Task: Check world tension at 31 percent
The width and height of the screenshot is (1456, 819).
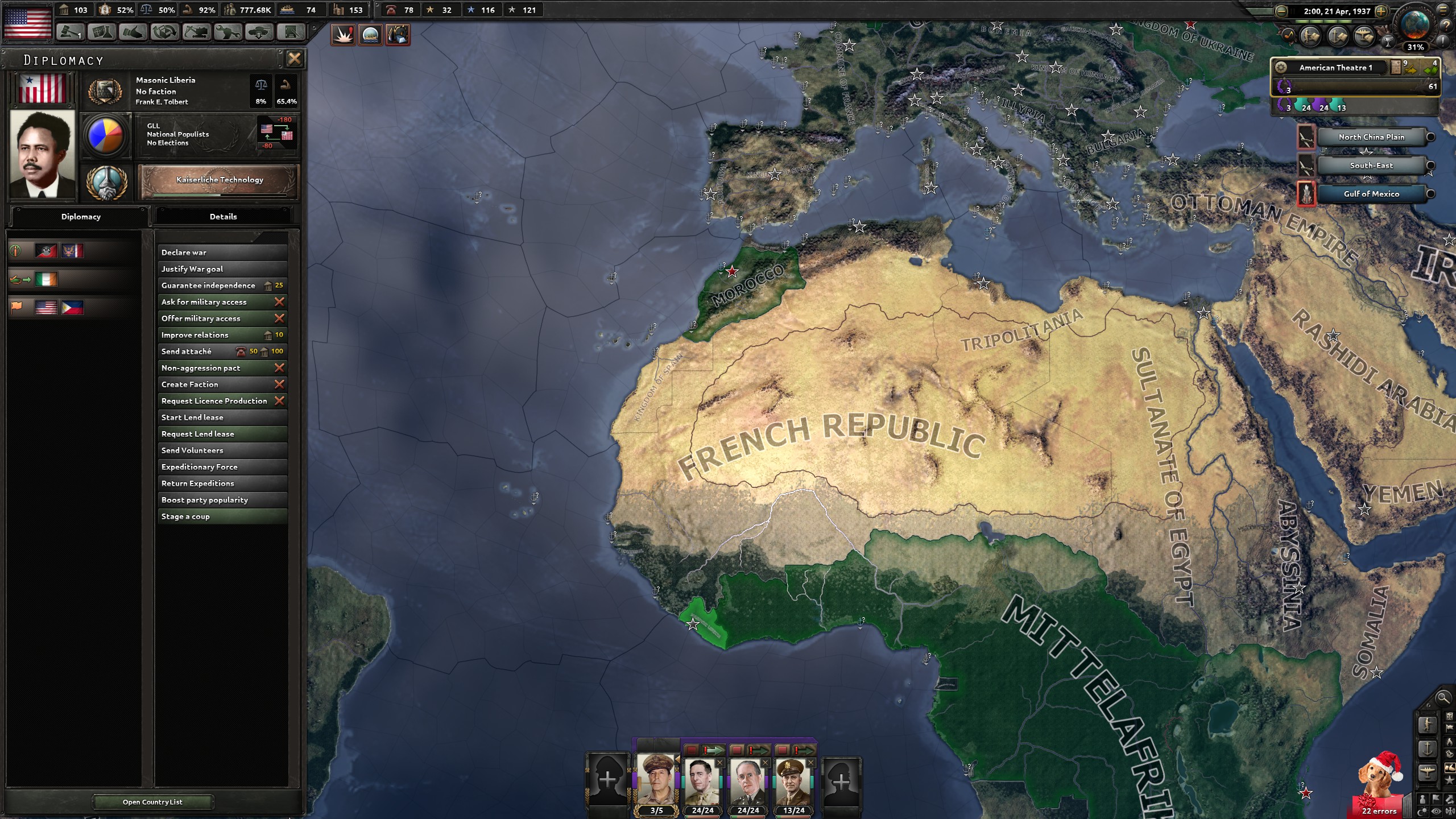Action: click(x=1416, y=48)
